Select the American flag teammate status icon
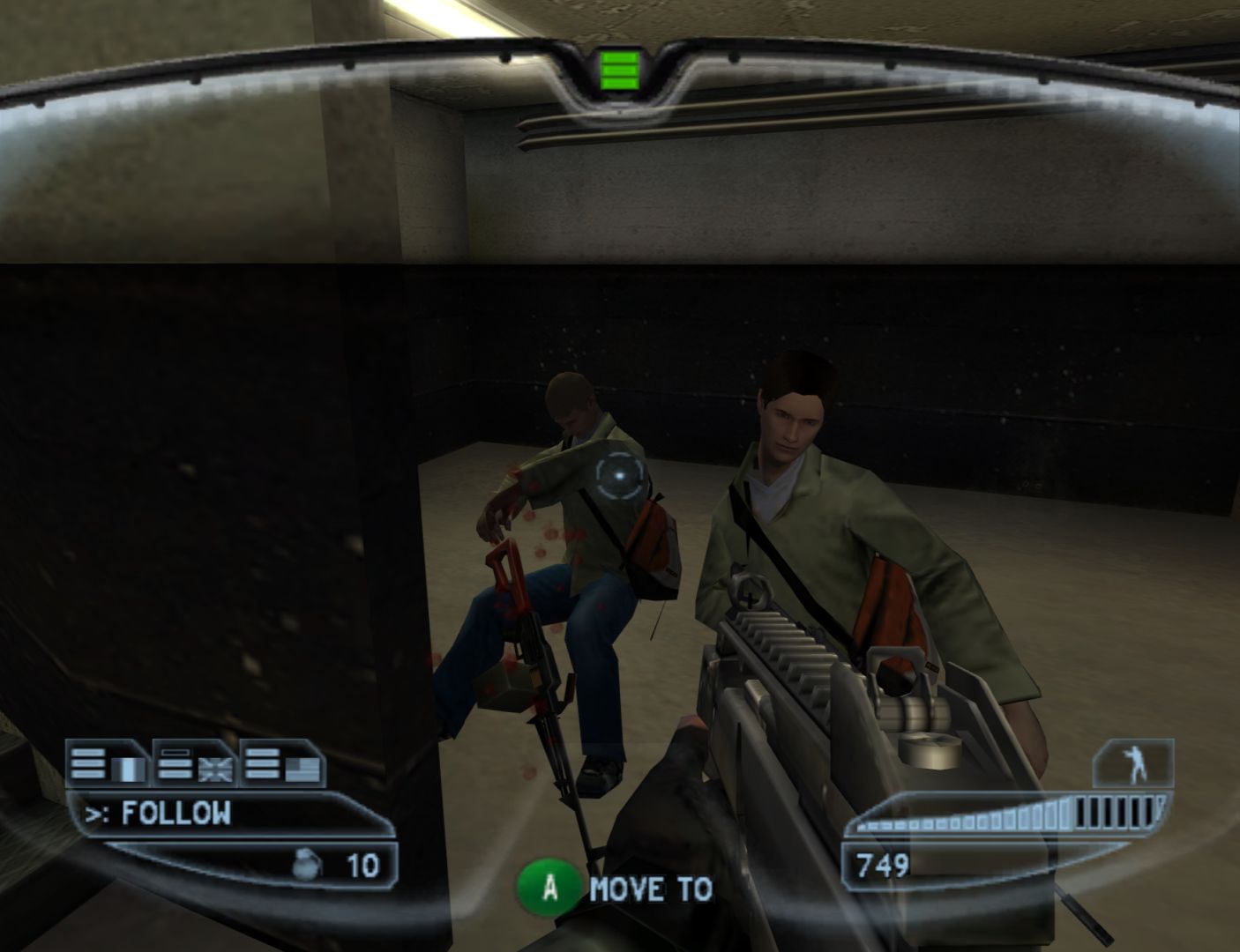The width and height of the screenshot is (1240, 952). tap(300, 767)
